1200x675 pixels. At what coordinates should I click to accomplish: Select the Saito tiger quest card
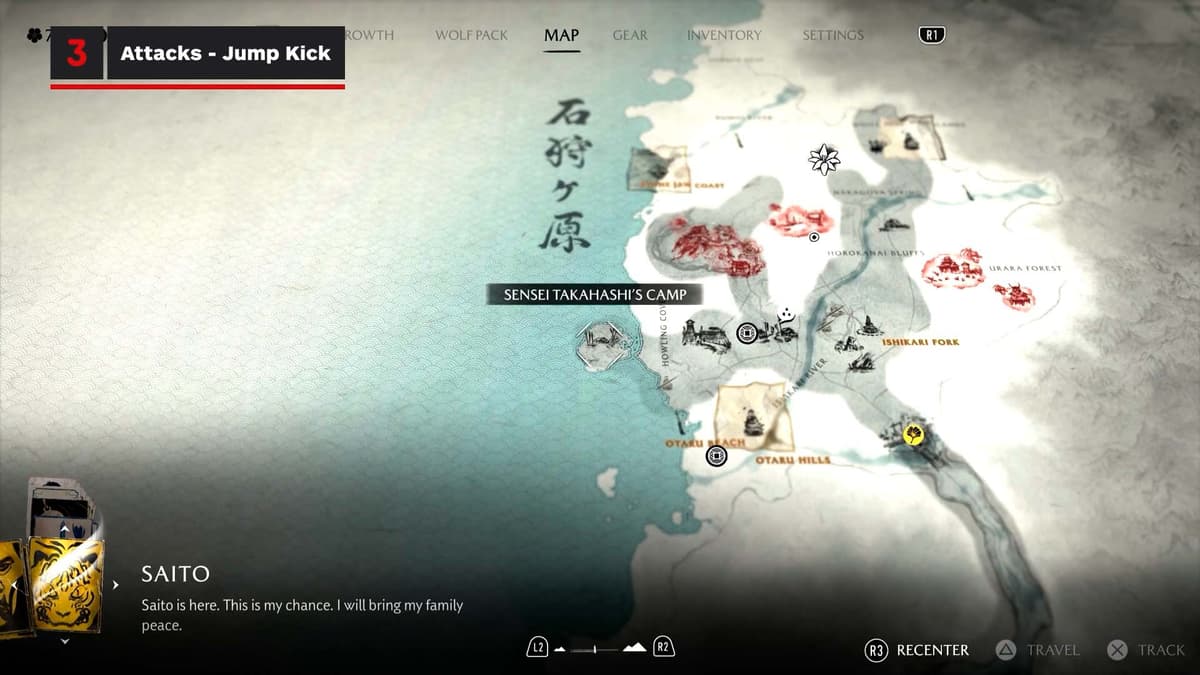tap(66, 584)
